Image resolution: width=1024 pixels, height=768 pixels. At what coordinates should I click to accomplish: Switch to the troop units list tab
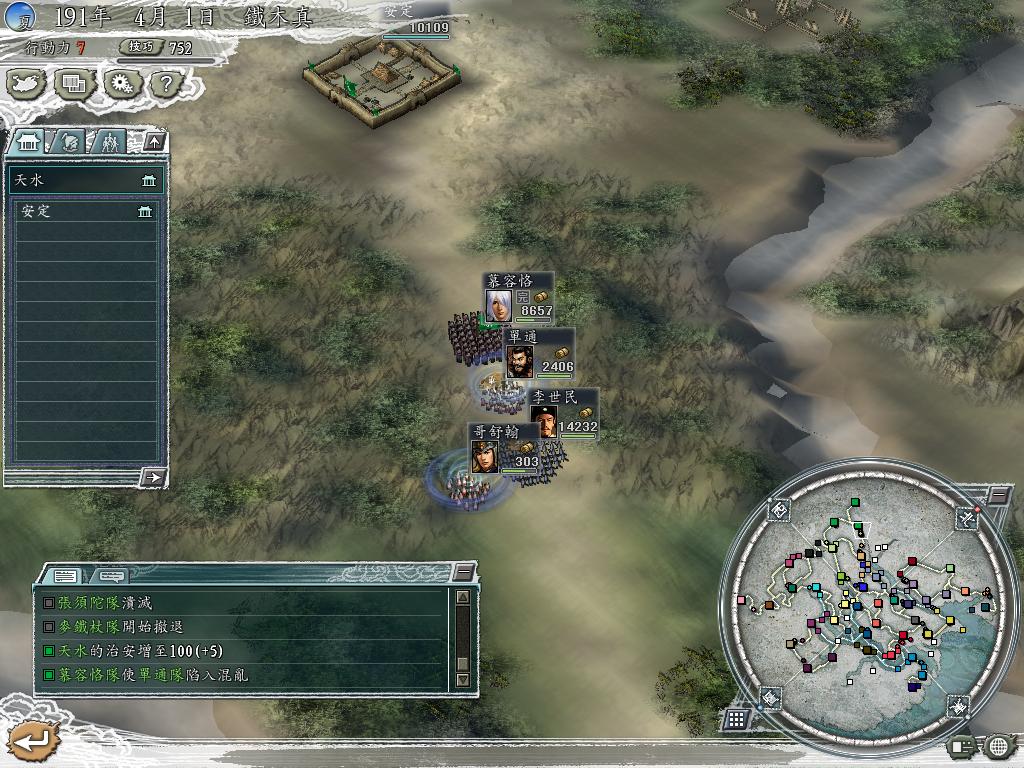[108, 141]
